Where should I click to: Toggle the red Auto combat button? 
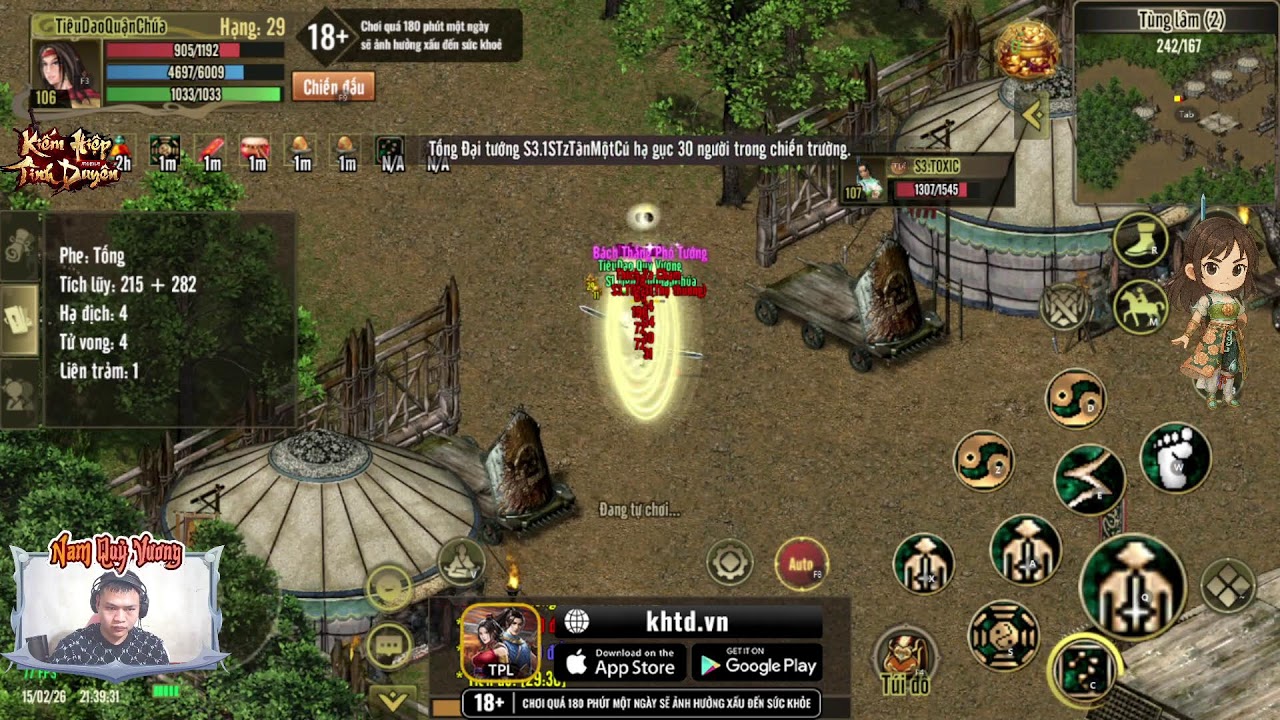pos(801,565)
